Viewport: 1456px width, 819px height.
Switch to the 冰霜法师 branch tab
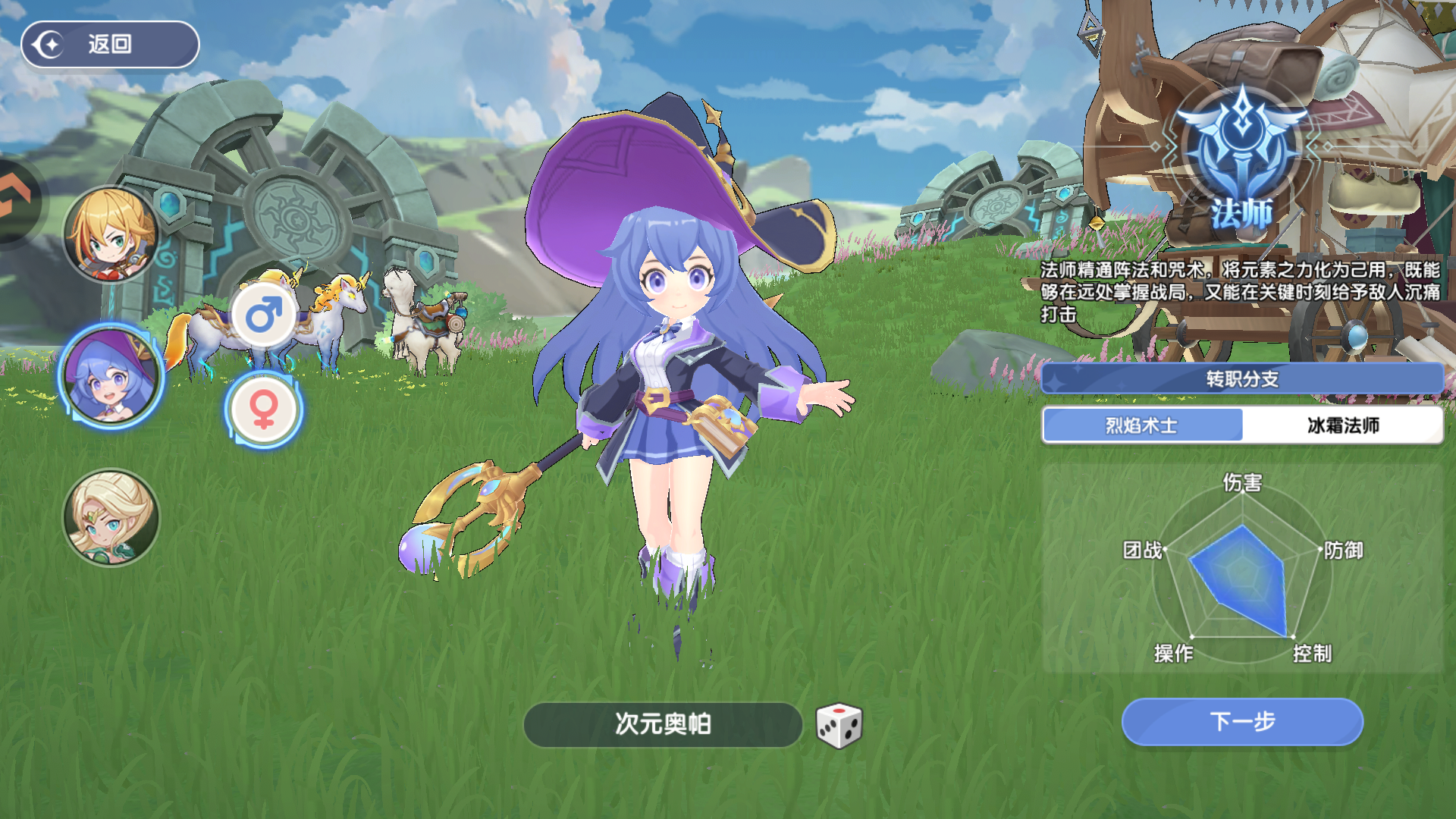1341,426
